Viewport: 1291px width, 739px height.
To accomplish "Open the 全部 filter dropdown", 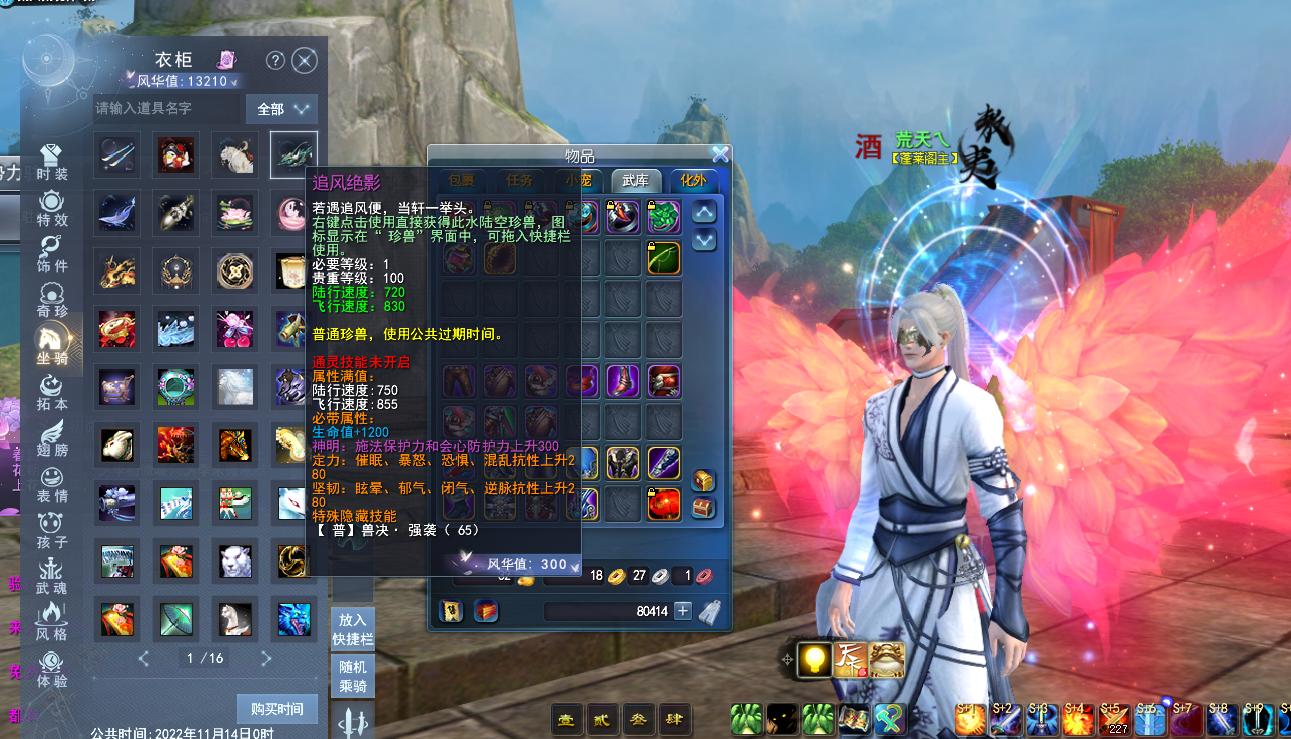I will coord(281,108).
